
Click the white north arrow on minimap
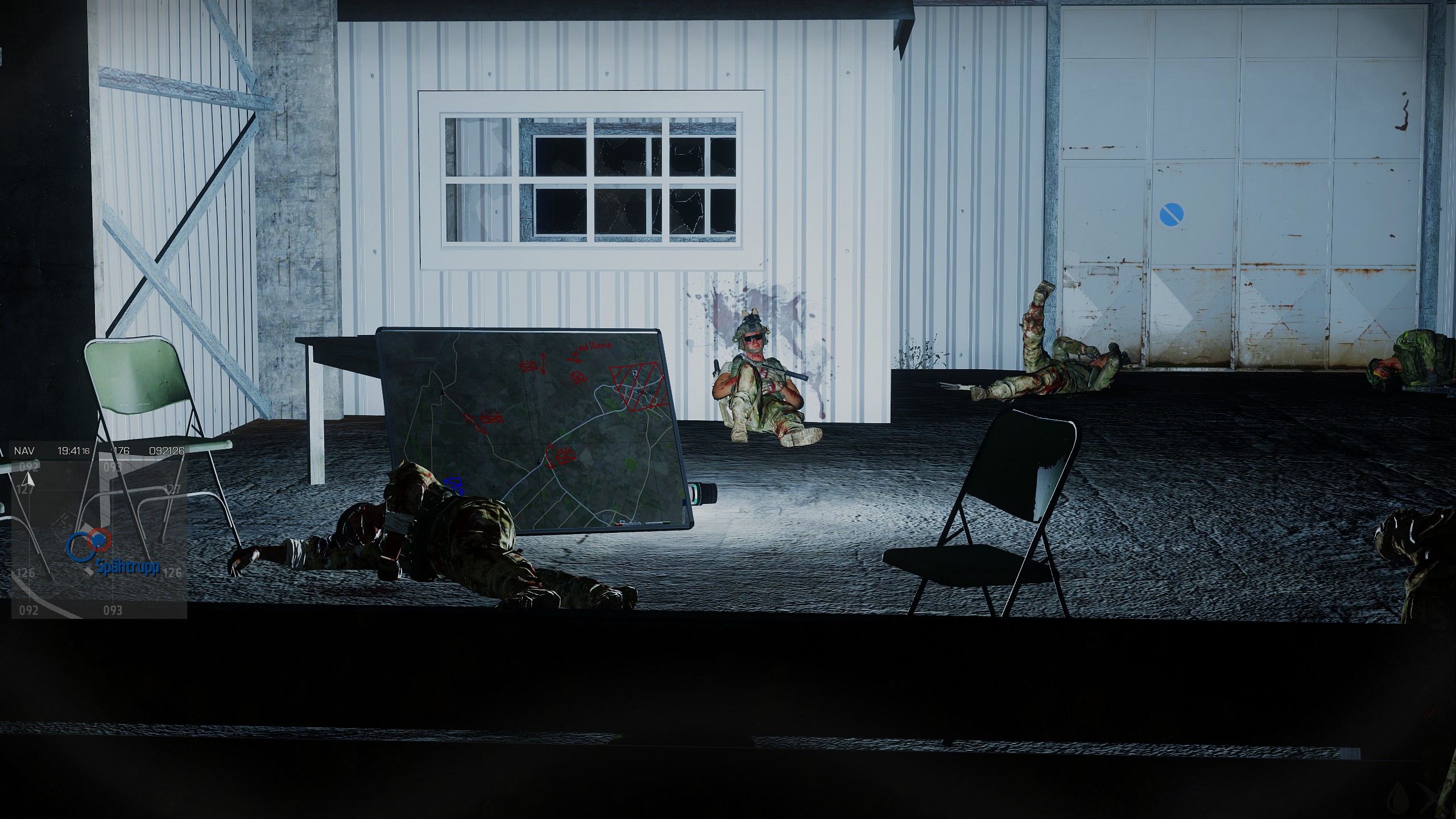point(31,480)
